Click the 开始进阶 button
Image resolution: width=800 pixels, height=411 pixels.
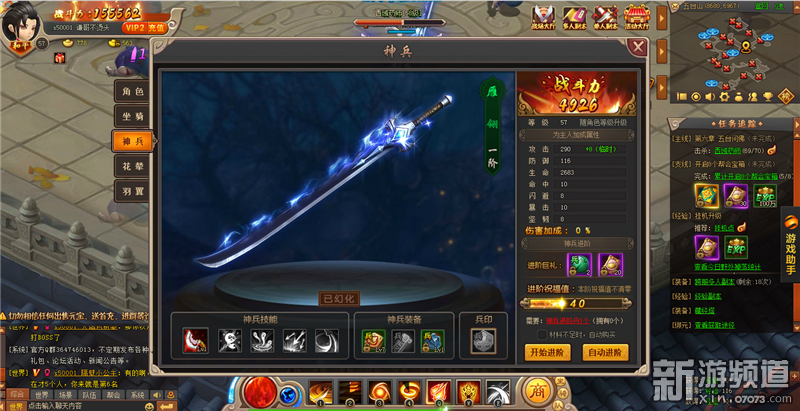(547, 352)
